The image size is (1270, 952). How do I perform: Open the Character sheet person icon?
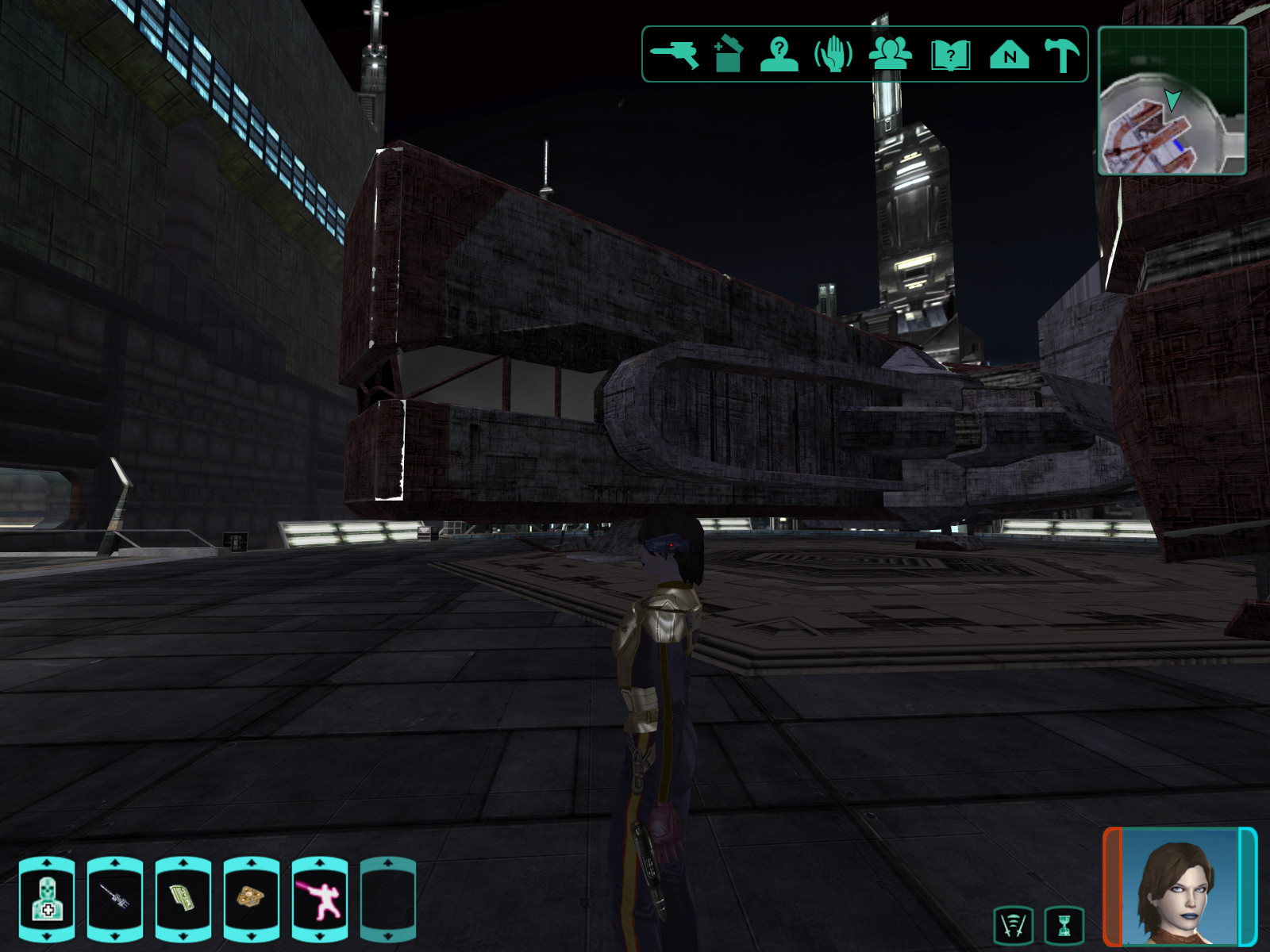point(779,55)
